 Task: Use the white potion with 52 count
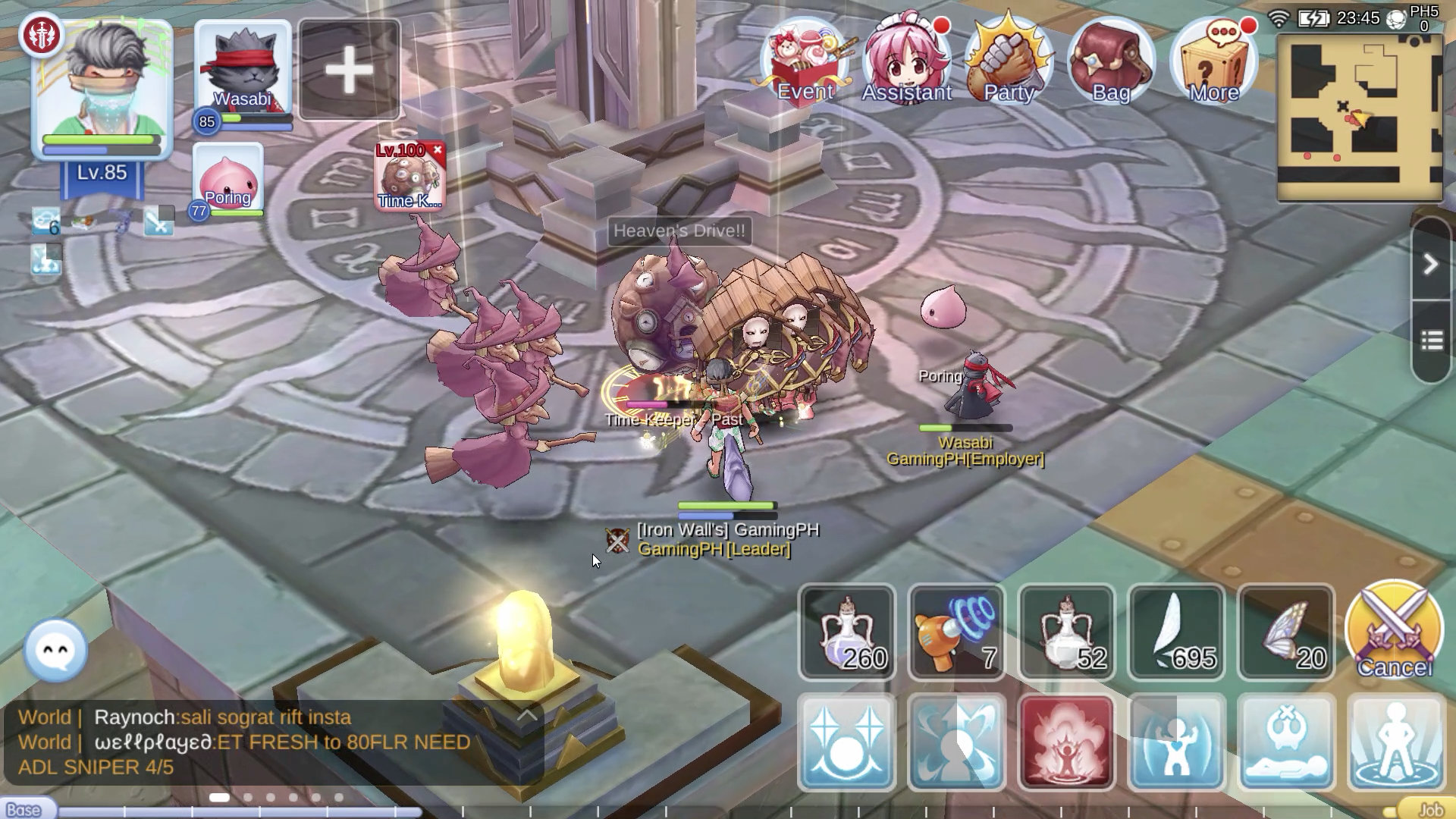tap(1066, 632)
